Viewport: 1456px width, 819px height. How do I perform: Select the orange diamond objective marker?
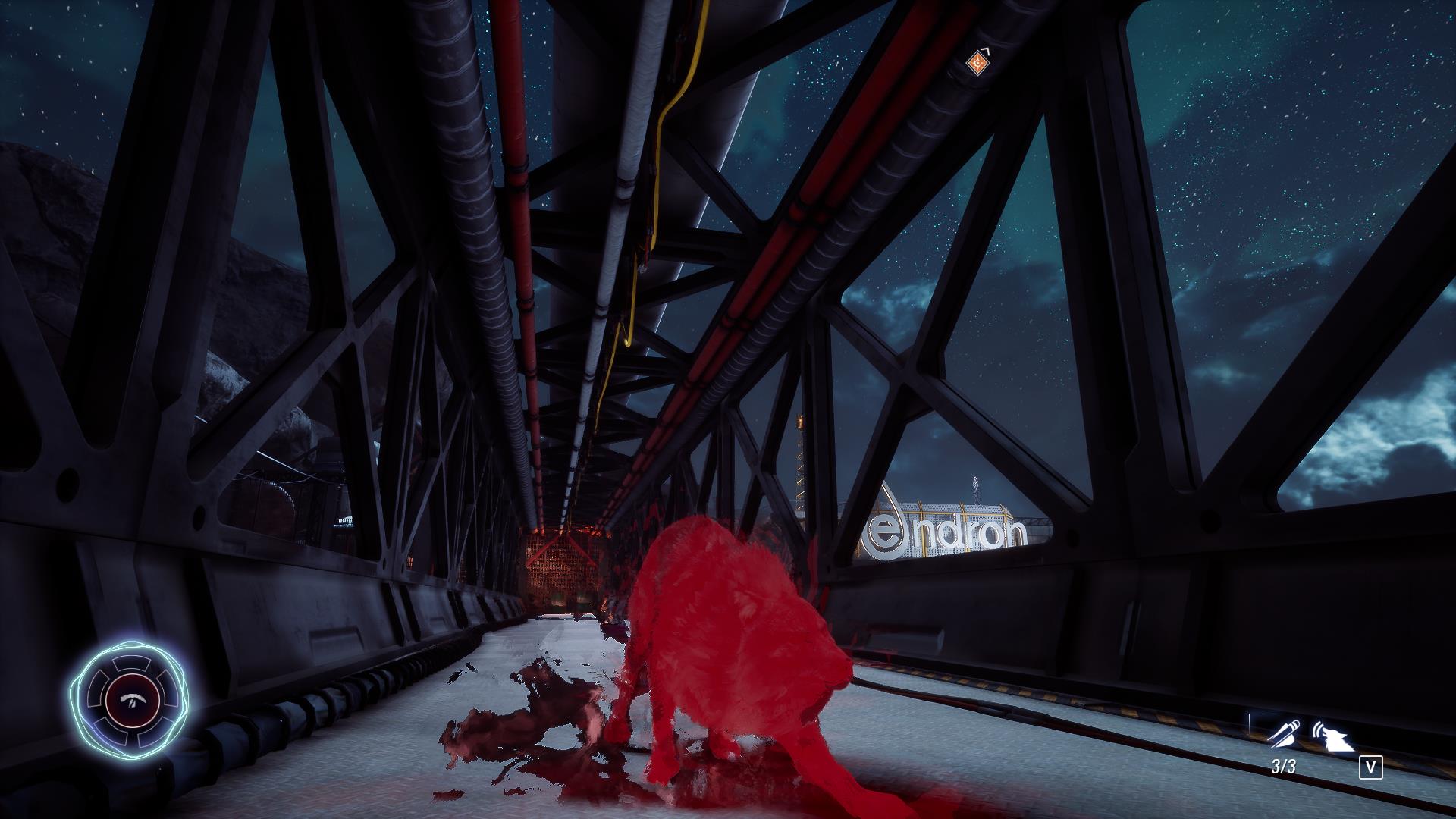(x=977, y=64)
